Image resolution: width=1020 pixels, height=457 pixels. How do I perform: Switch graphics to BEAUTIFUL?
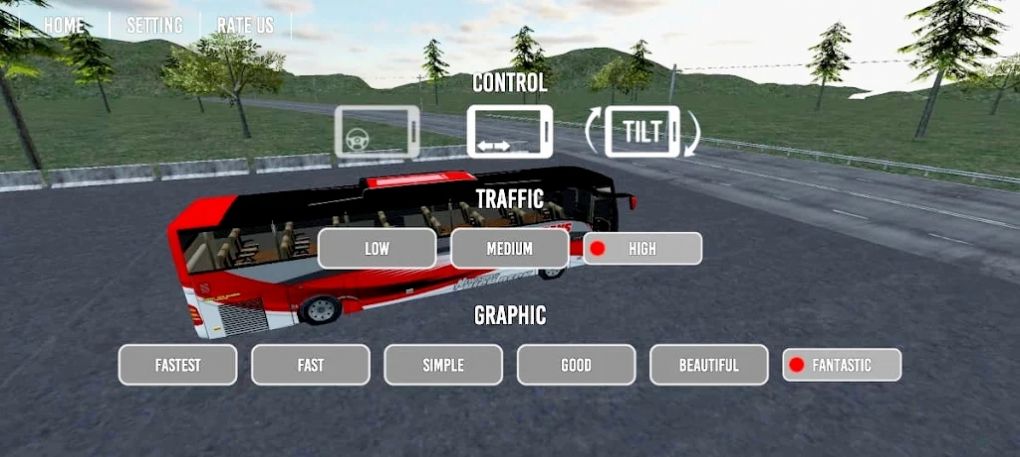709,365
